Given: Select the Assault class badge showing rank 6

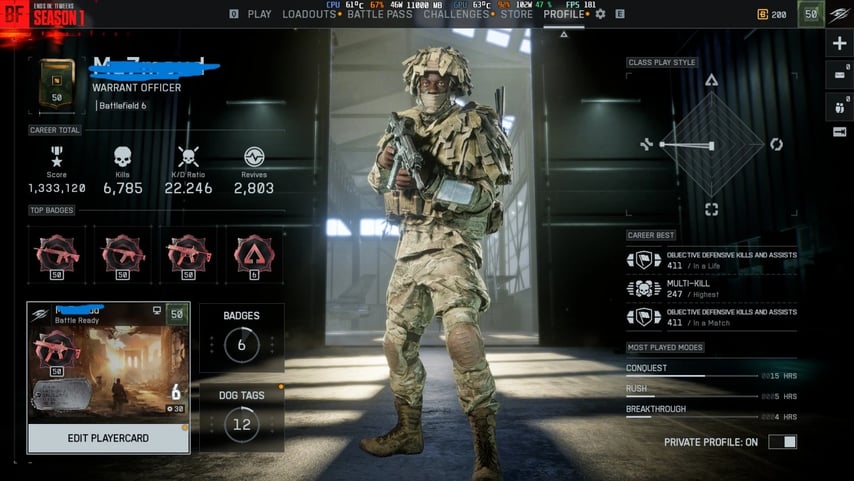Looking at the screenshot, I should pyautogui.click(x=253, y=255).
